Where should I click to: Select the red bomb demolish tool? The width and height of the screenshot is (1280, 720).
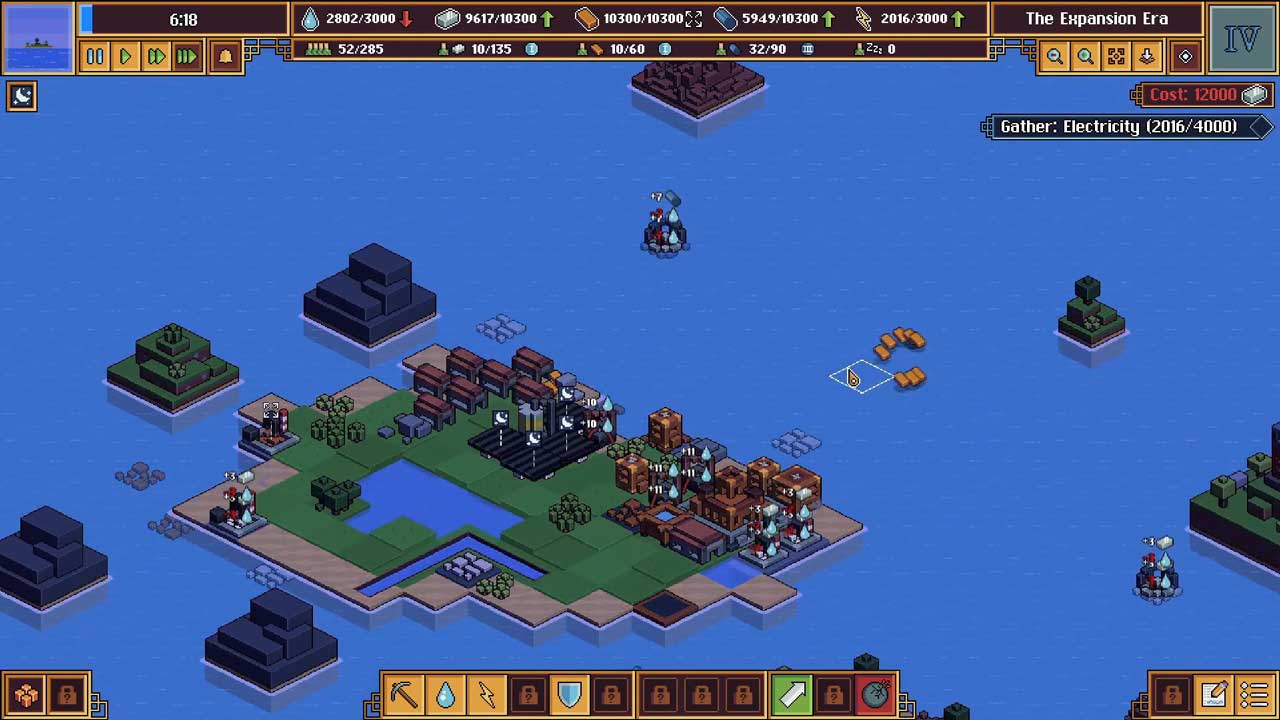click(x=875, y=694)
